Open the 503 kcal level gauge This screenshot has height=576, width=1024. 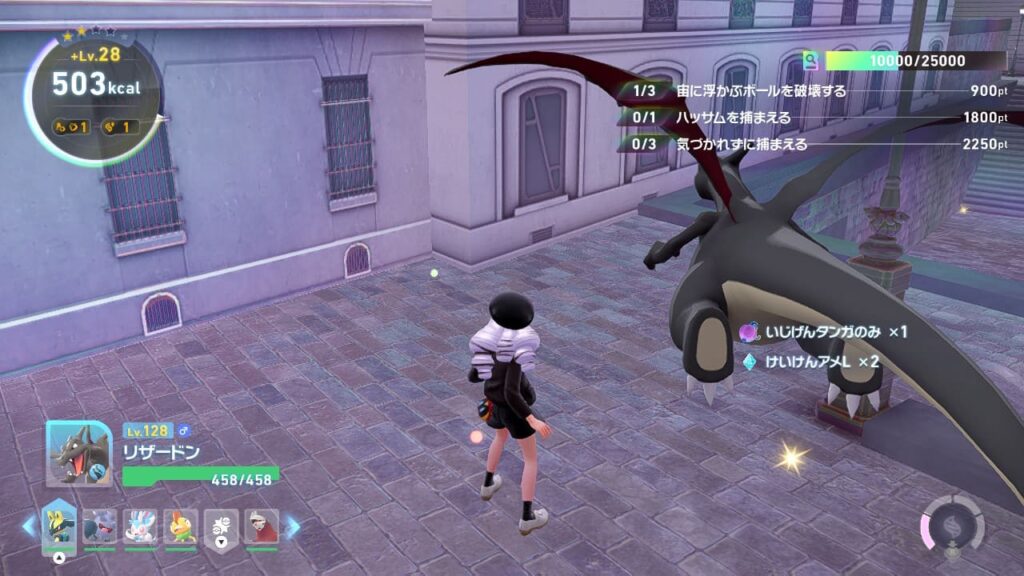[95, 95]
